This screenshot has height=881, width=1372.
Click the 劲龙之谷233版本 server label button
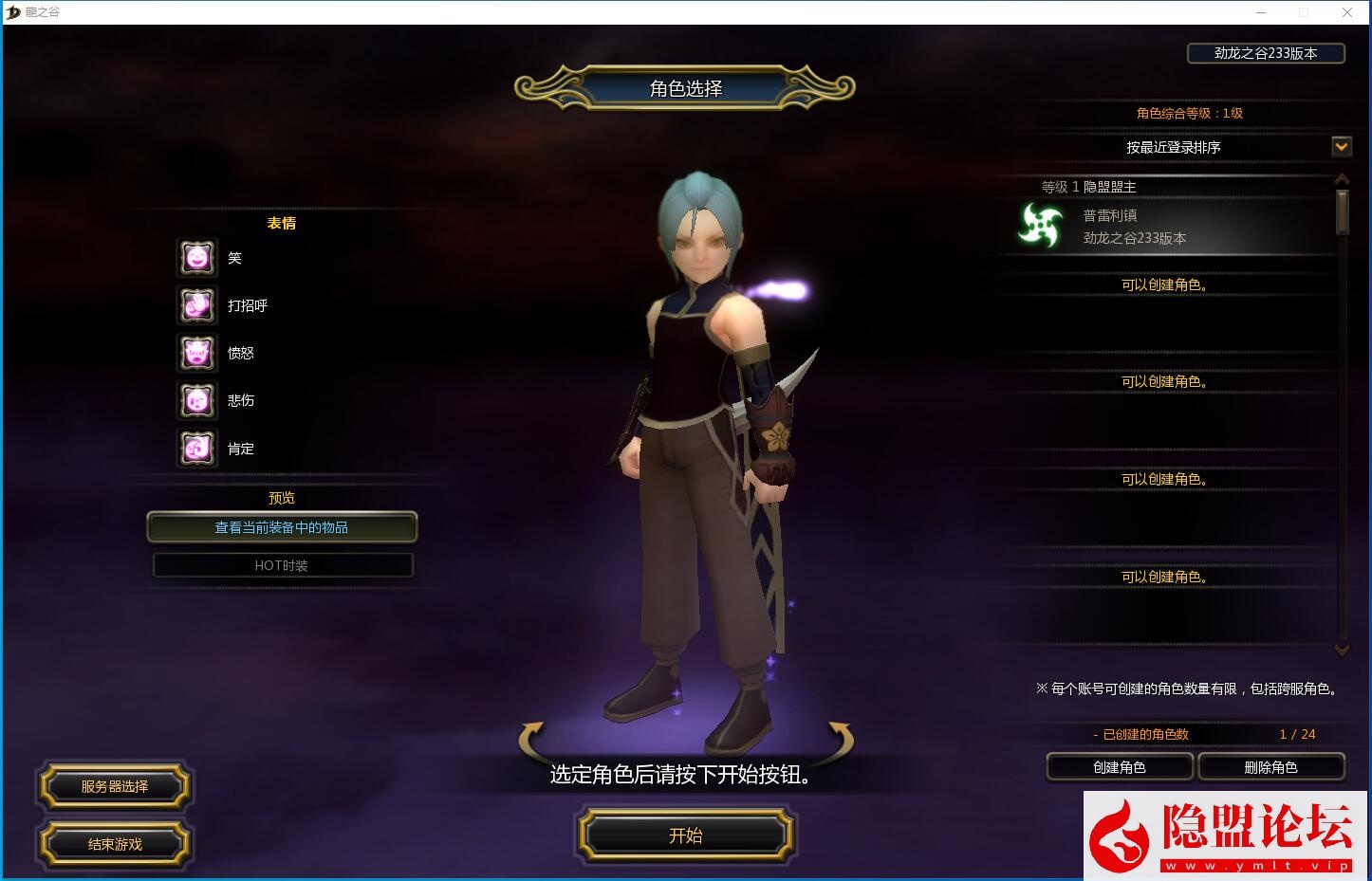(x=1266, y=53)
